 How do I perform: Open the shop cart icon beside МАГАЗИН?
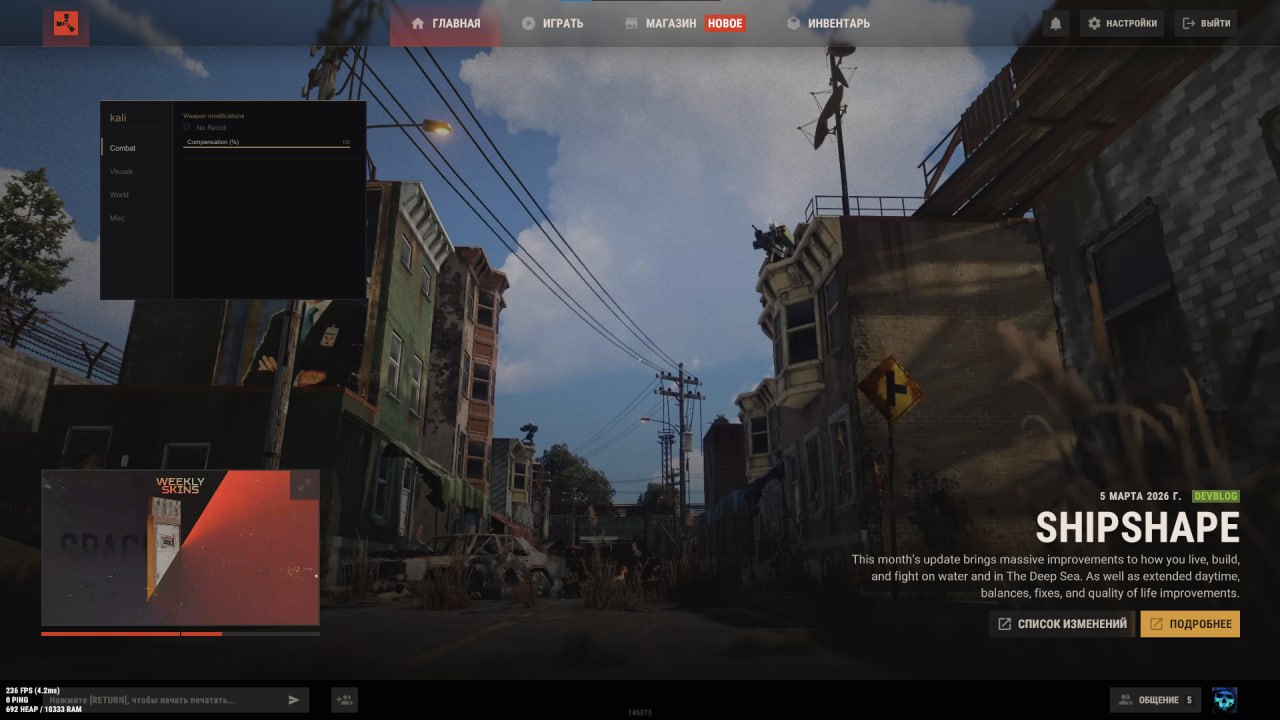pyautogui.click(x=631, y=22)
